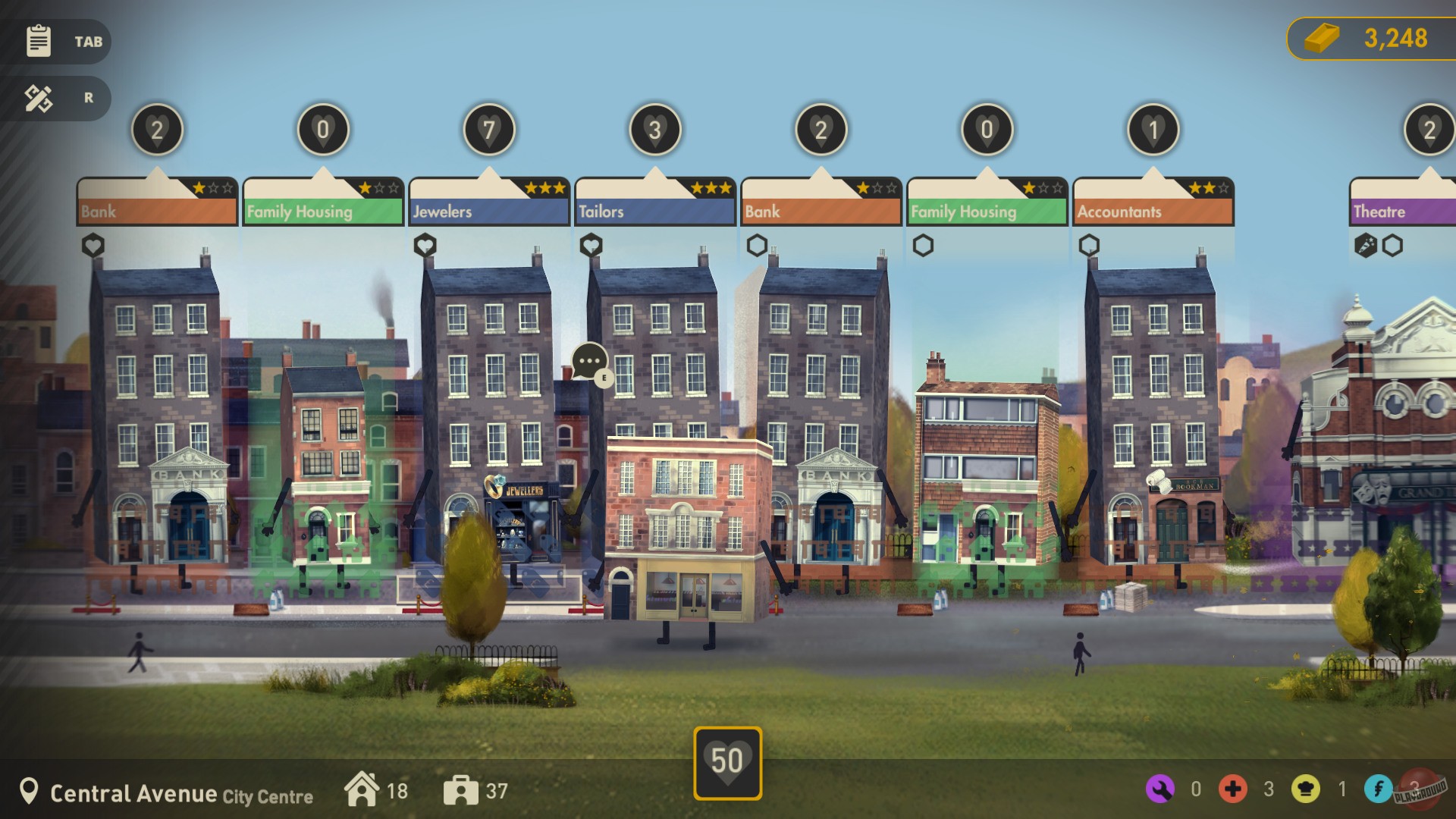Click the home icon showing 18
Image resolution: width=1456 pixels, height=819 pixels.
[362, 789]
